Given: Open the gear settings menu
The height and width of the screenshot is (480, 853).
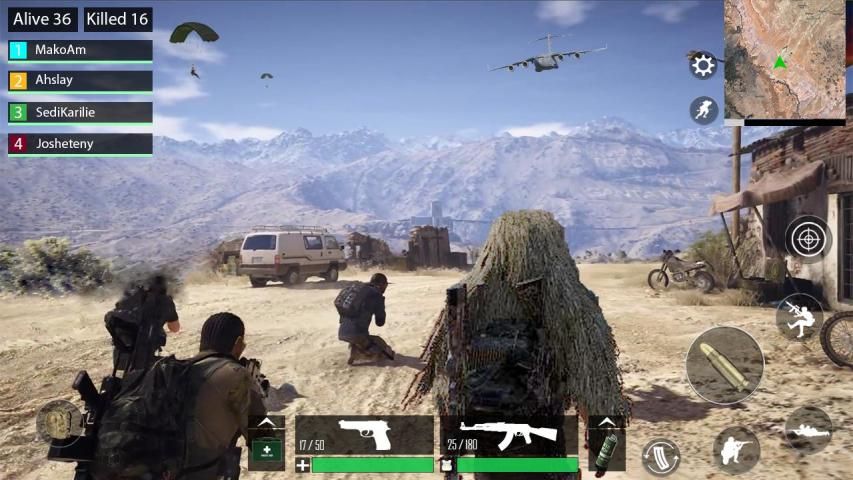Looking at the screenshot, I should pyautogui.click(x=704, y=66).
